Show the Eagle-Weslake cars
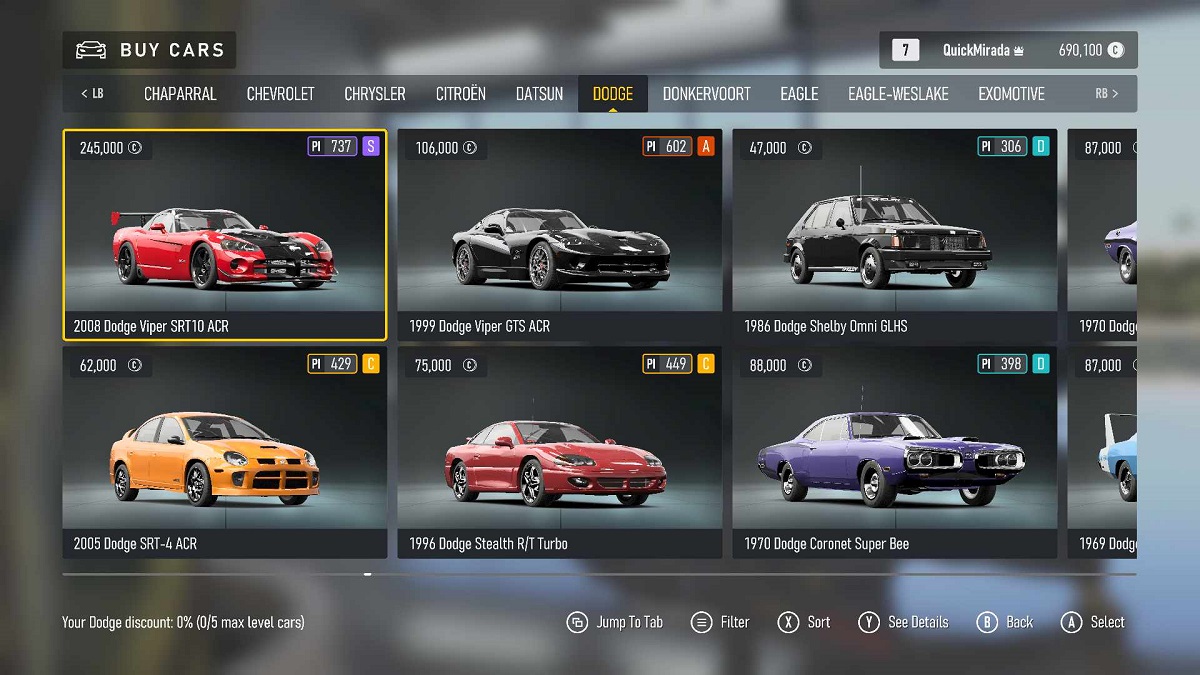This screenshot has width=1200, height=675. click(898, 94)
